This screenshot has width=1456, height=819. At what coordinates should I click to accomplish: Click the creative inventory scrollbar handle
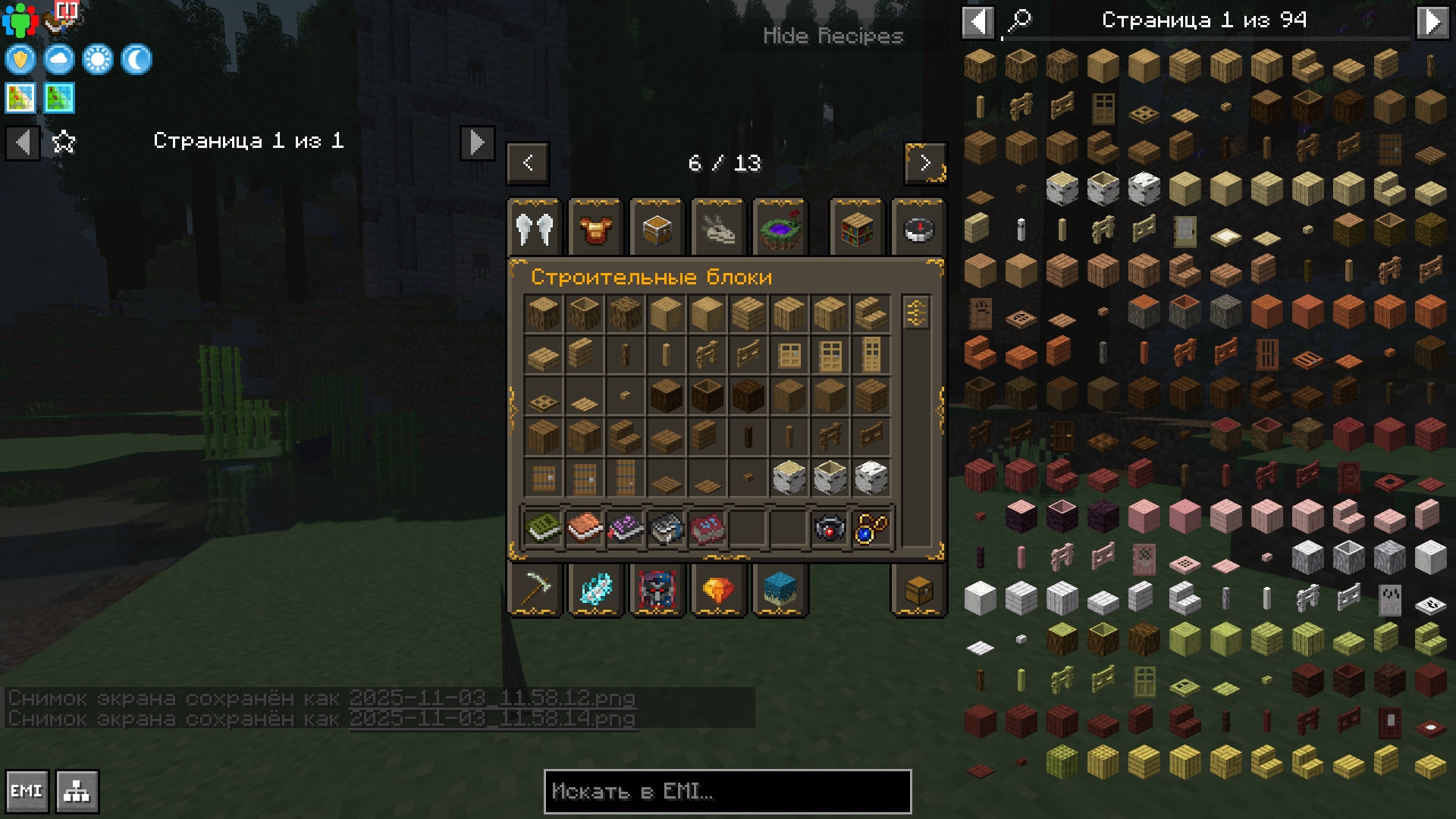(916, 312)
